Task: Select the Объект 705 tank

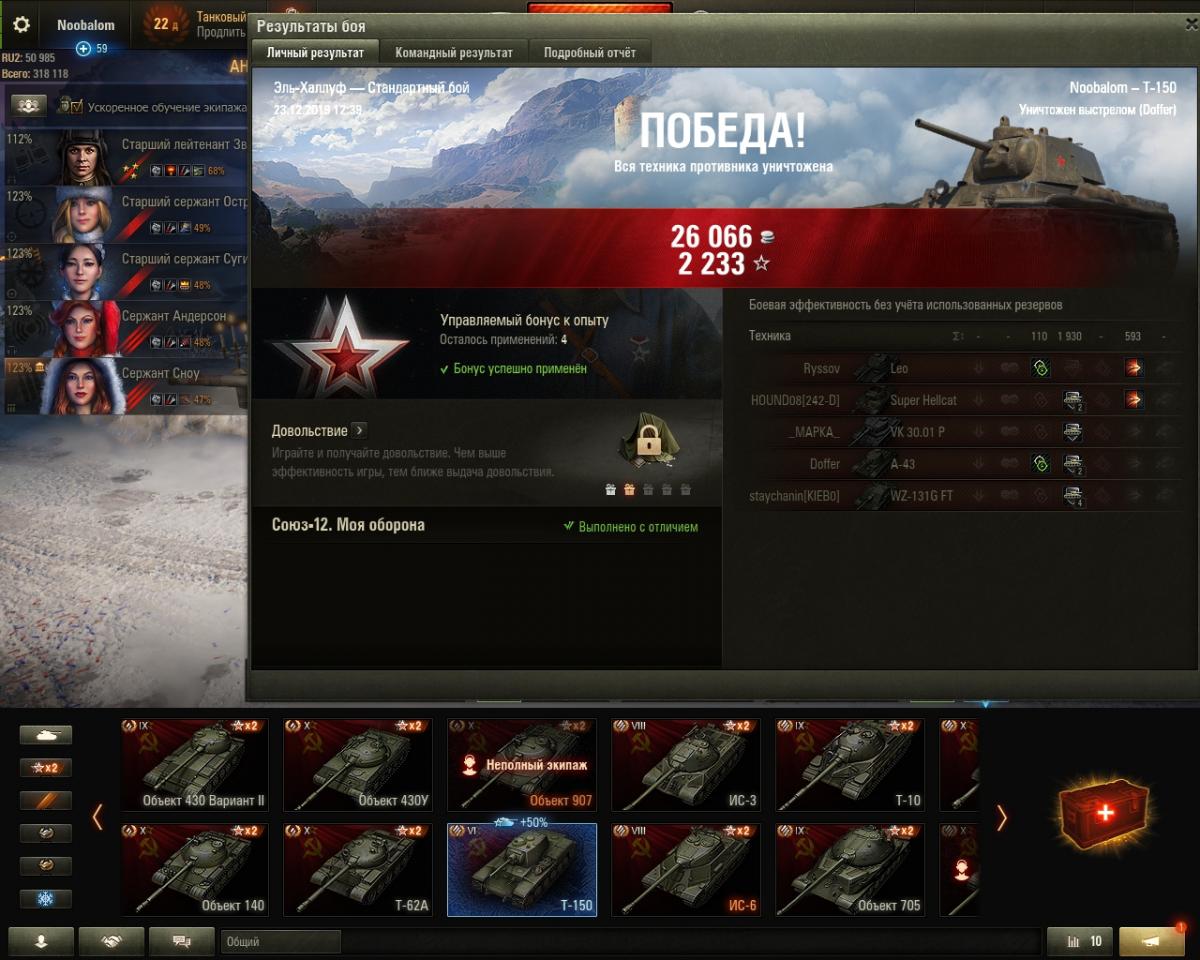Action: (x=850, y=869)
